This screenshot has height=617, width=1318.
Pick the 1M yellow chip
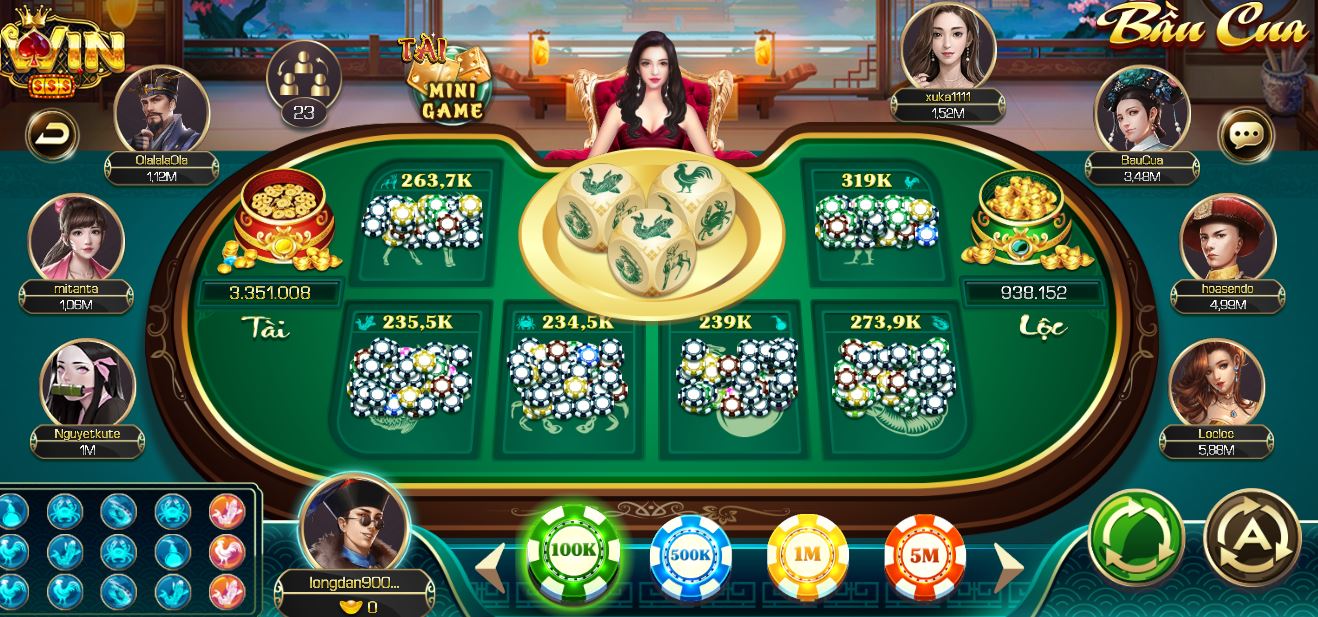tap(807, 554)
